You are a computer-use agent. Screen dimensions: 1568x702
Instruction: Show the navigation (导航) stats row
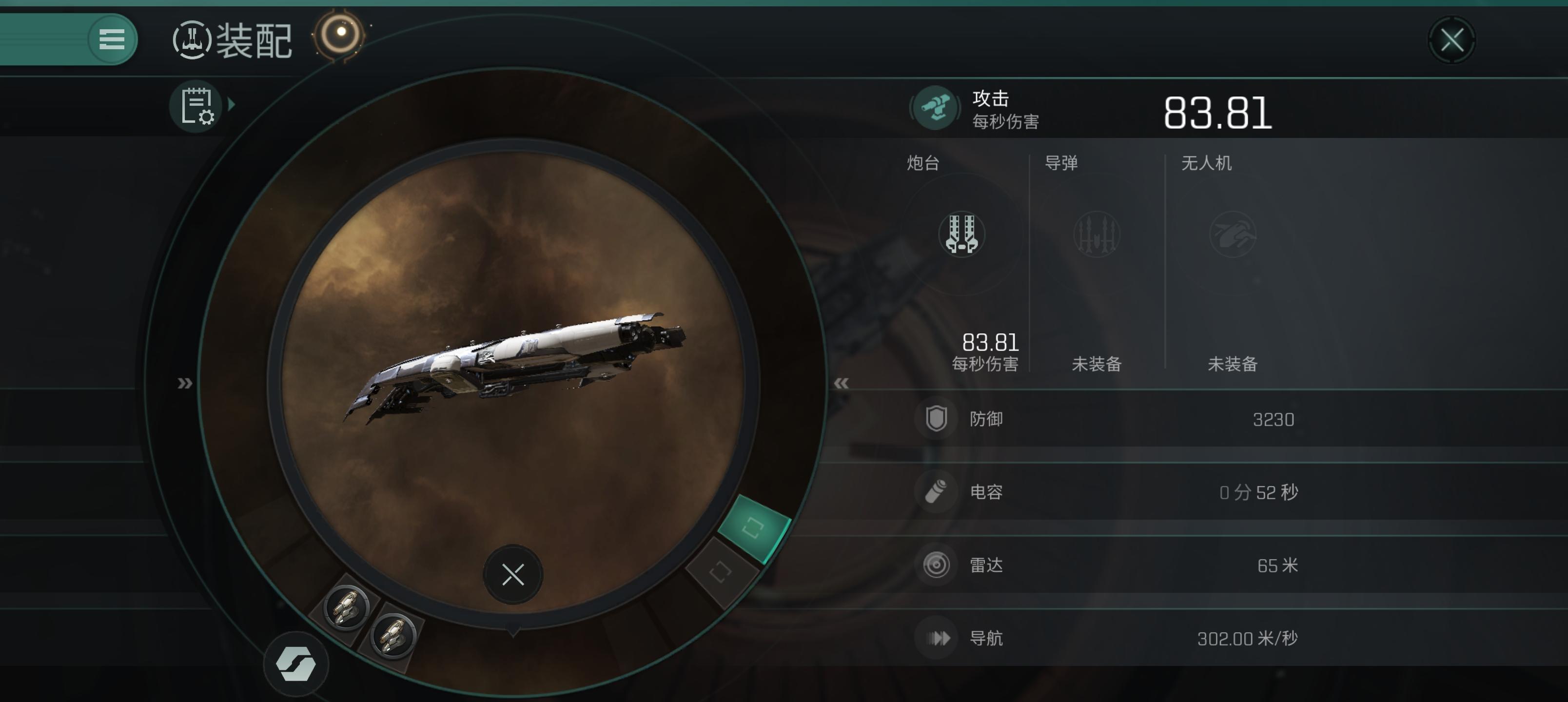[x=1108, y=638]
